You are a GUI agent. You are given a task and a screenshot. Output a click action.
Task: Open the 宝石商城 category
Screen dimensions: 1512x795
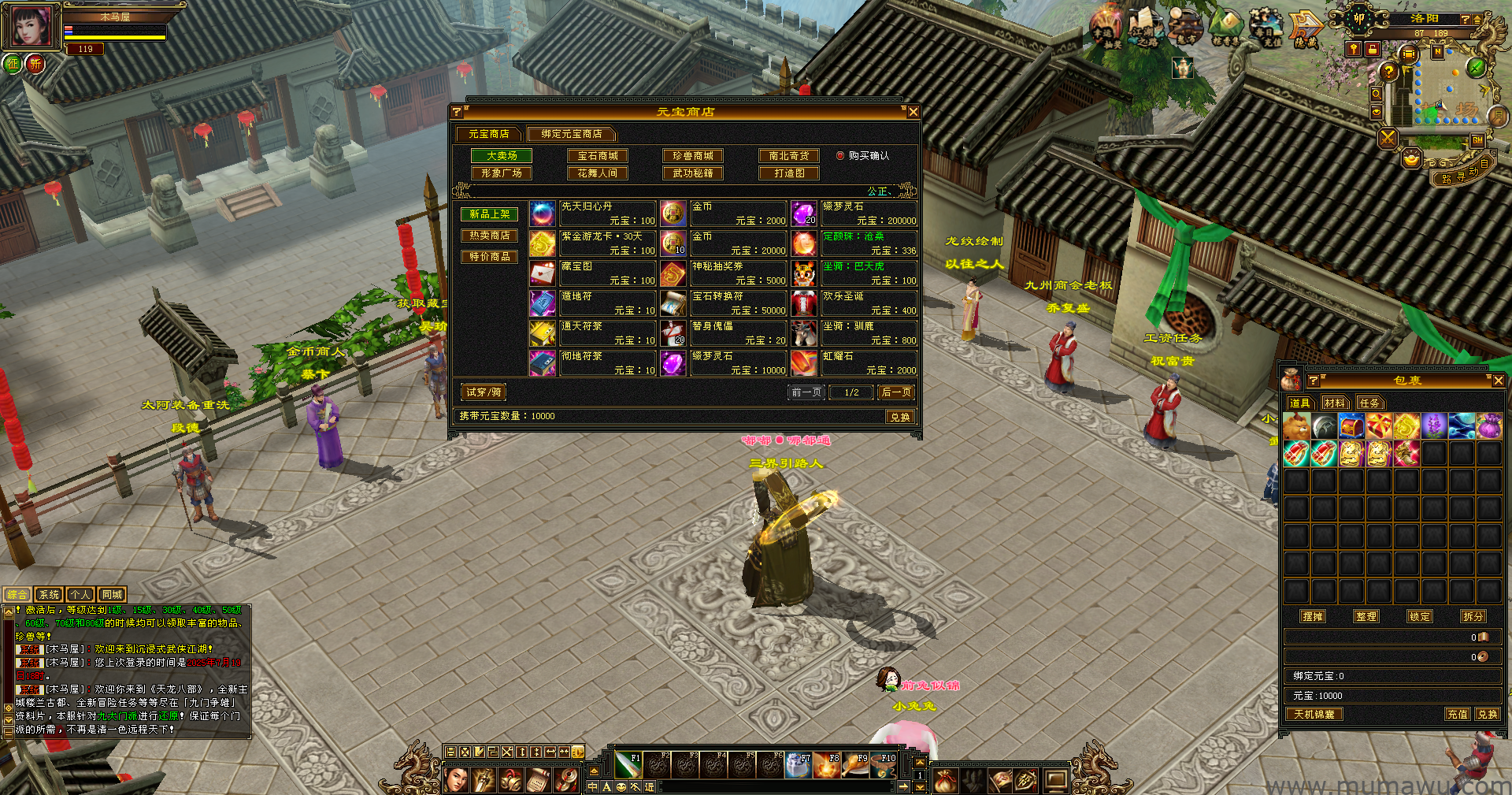point(598,156)
